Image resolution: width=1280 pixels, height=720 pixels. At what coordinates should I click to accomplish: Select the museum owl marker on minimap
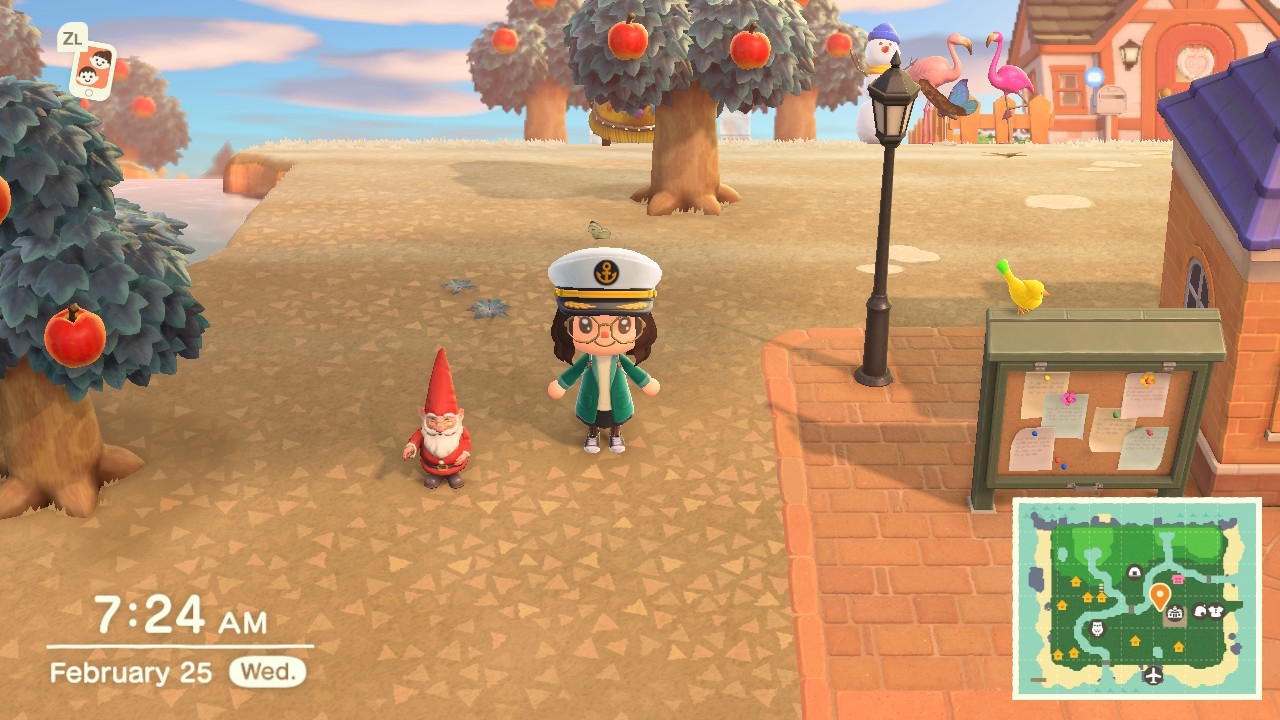click(x=1095, y=628)
